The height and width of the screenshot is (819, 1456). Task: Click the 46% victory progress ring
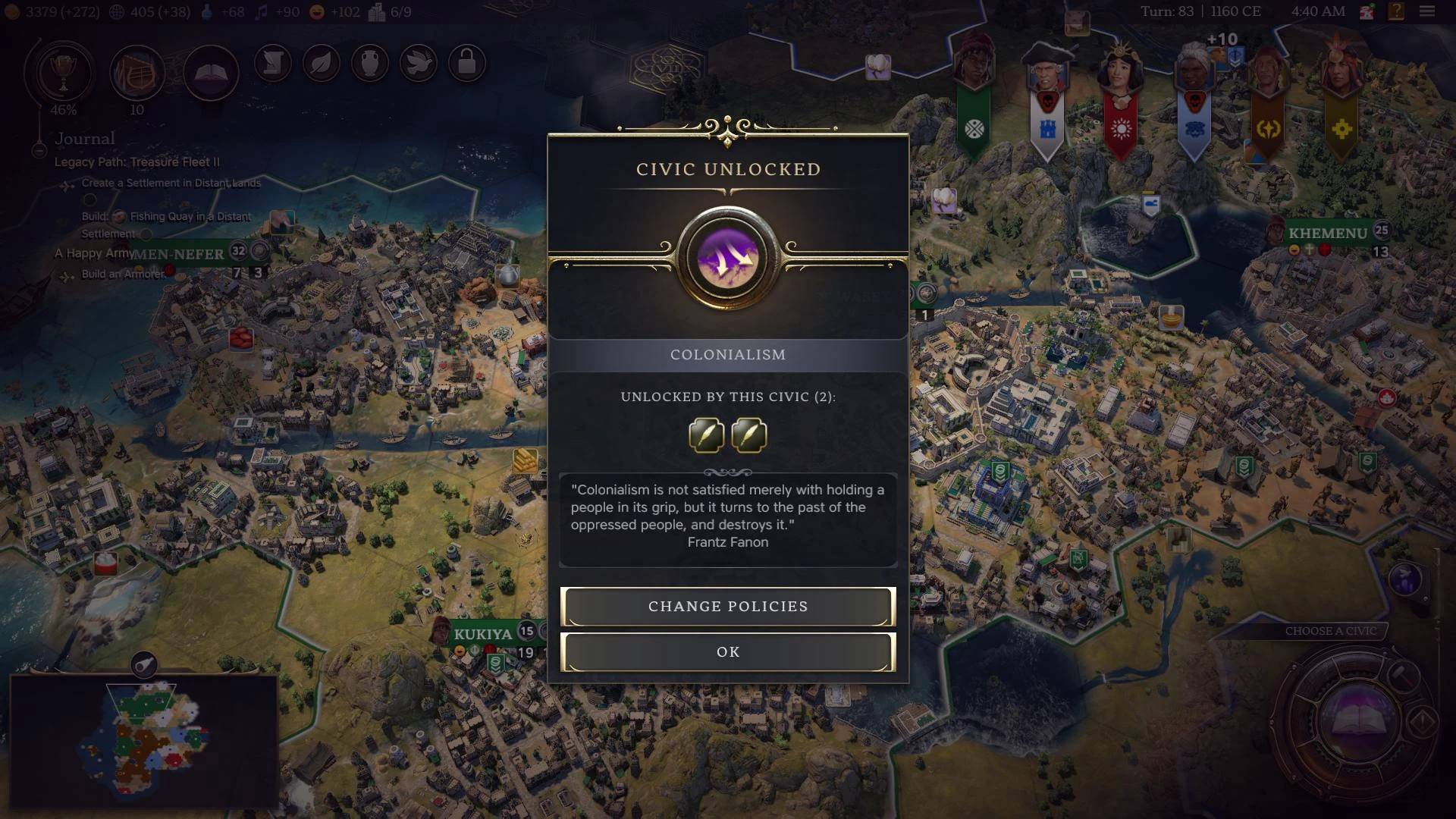(64, 110)
